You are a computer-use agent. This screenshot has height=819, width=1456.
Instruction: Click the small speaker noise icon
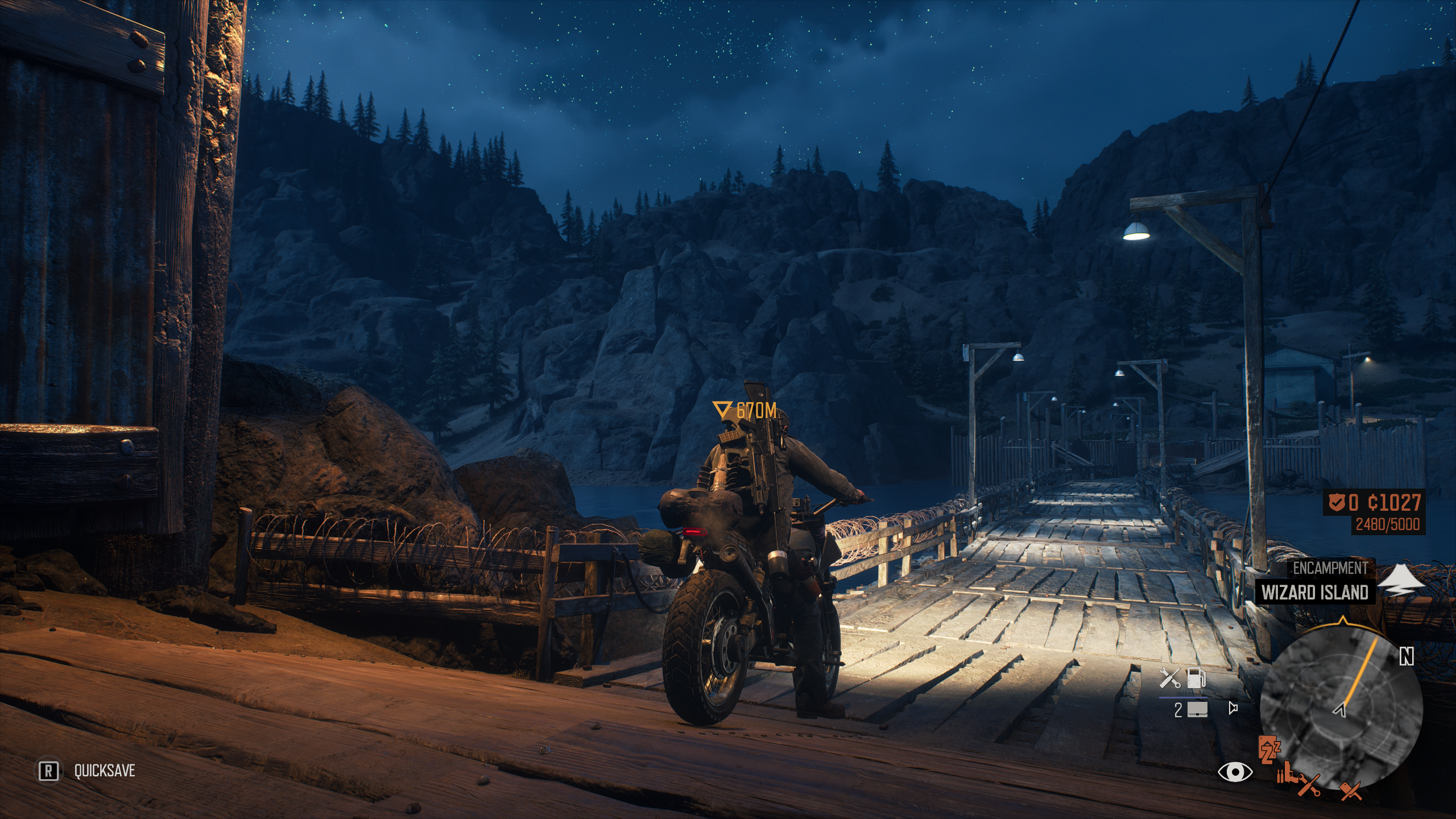pos(1233,708)
